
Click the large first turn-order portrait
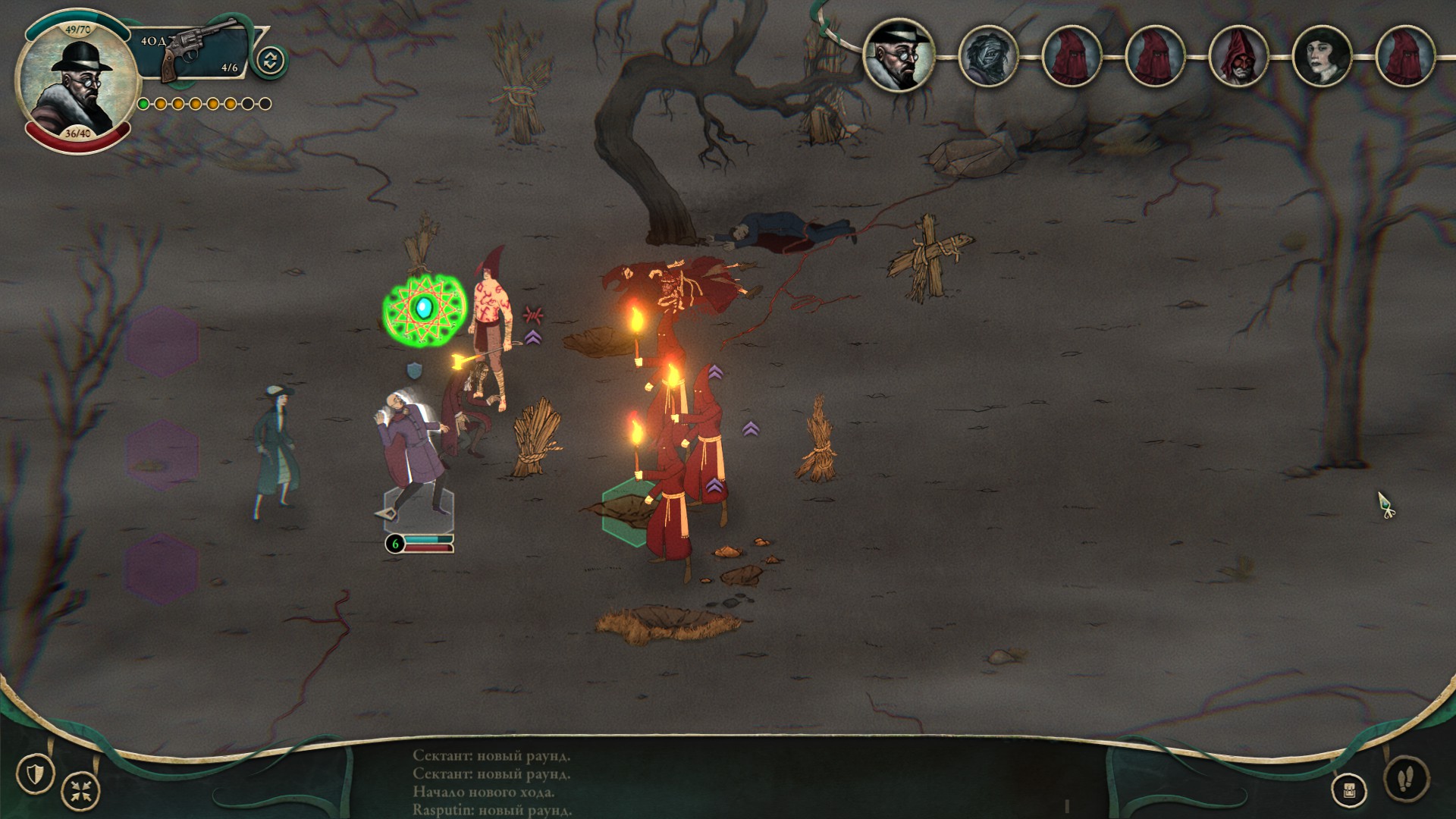(899, 55)
